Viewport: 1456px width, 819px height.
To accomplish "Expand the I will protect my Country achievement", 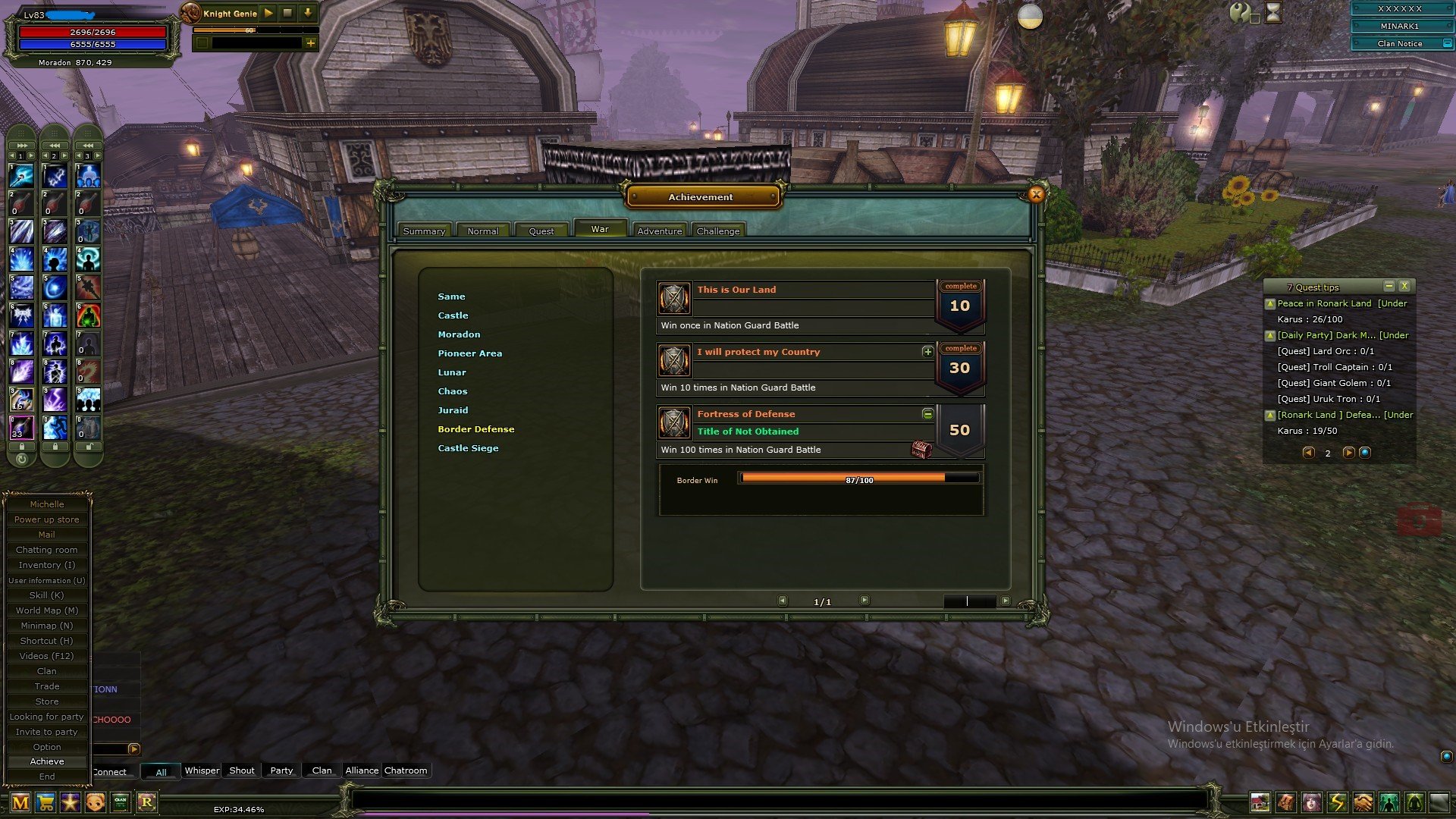I will [927, 352].
